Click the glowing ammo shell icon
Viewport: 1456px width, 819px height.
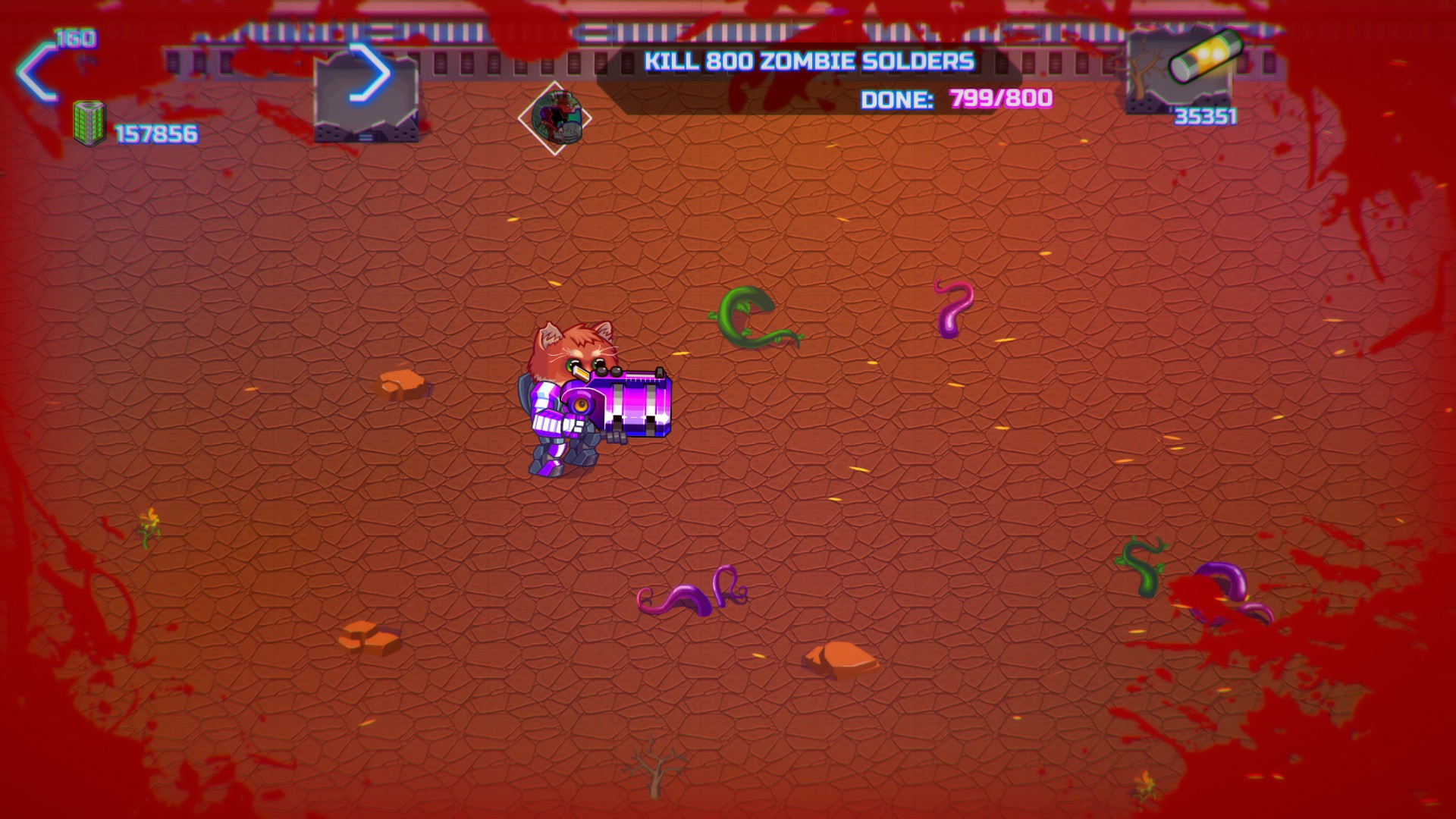[x=1204, y=58]
